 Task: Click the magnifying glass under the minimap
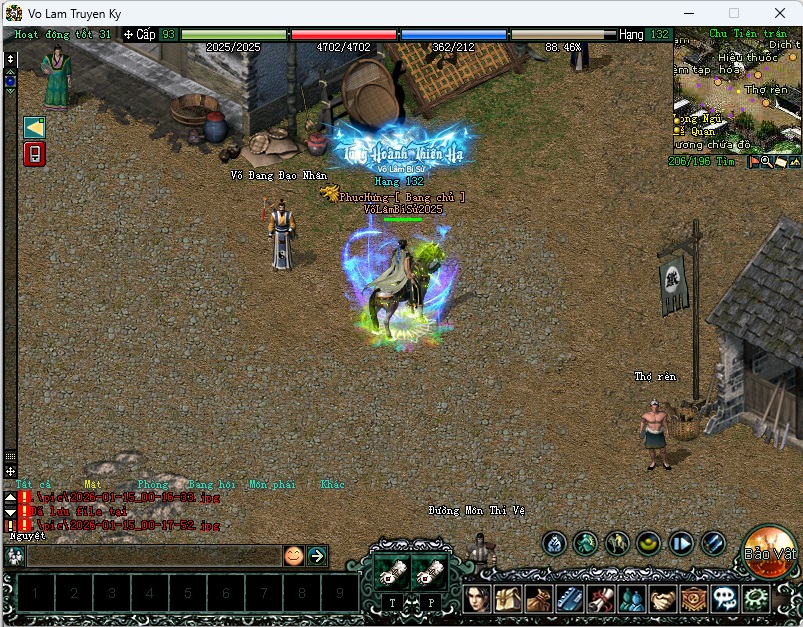pyautogui.click(x=766, y=161)
